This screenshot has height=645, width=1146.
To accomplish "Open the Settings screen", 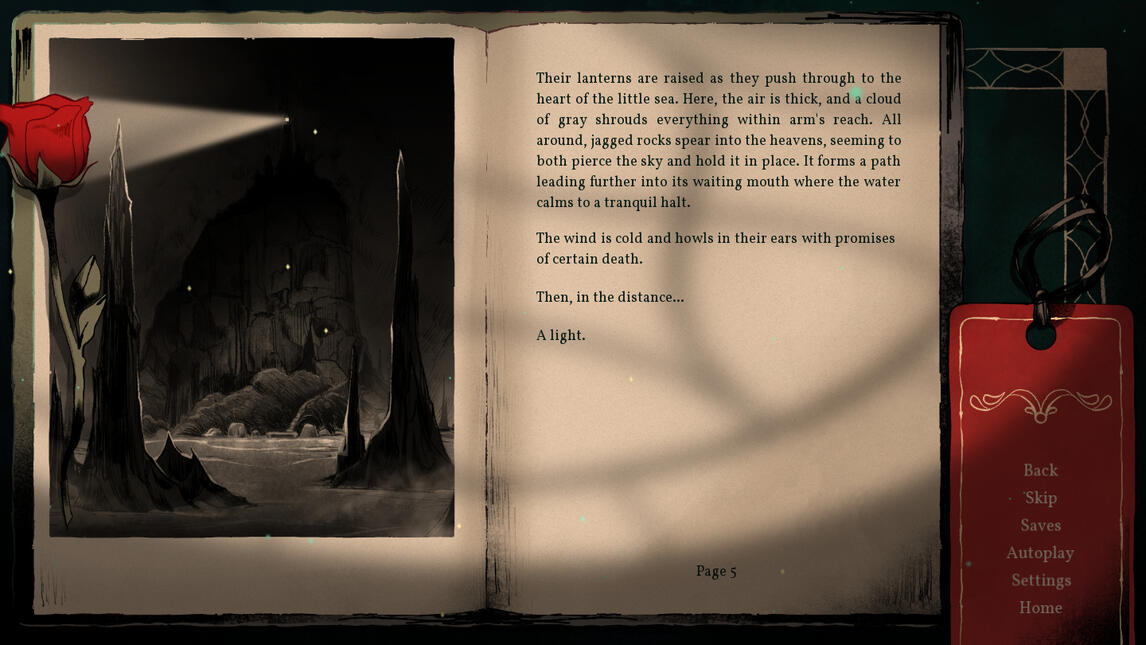I will (1040, 580).
